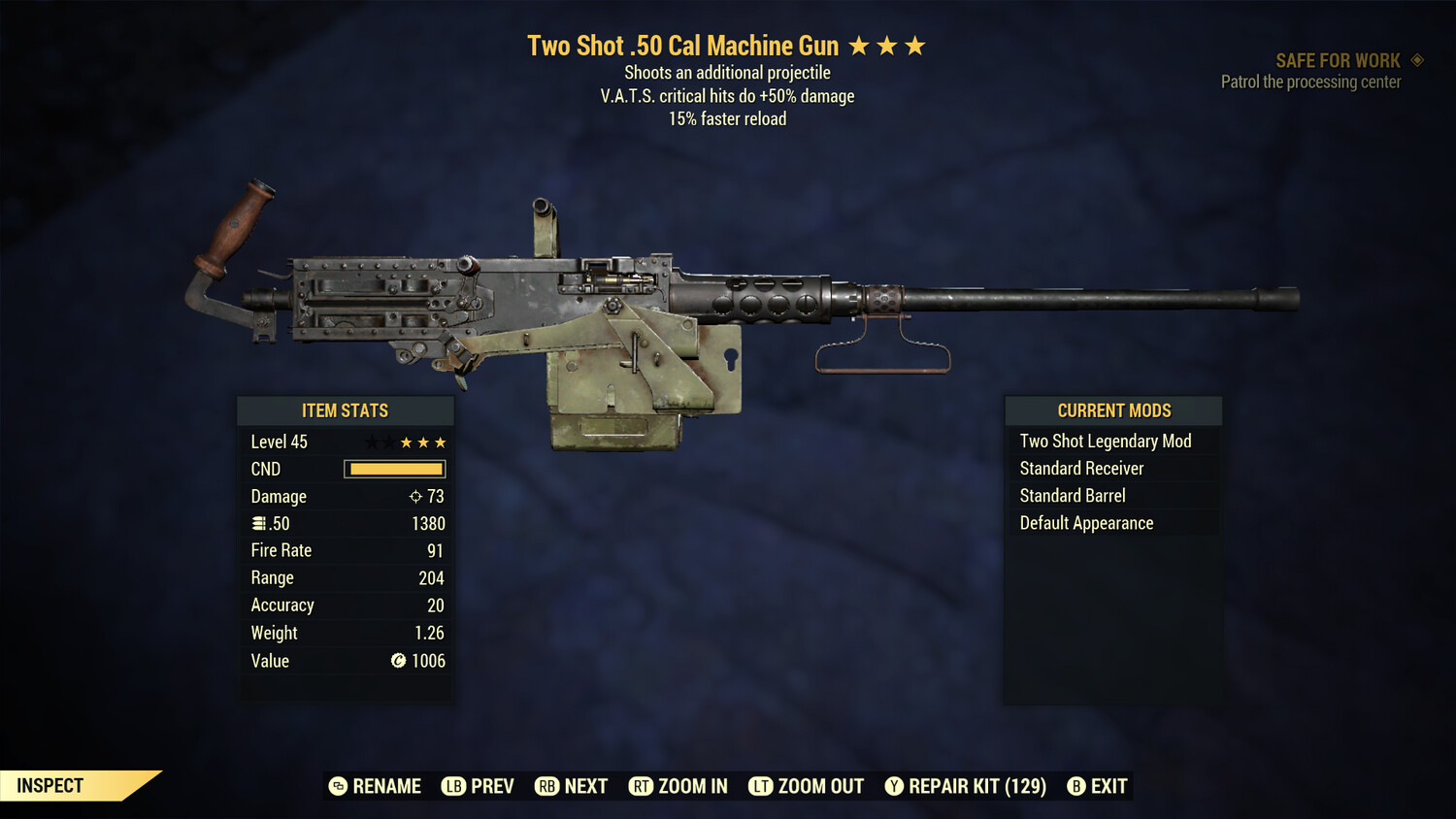The image size is (1456, 819).
Task: Expand the ITEM STATS panel header
Action: (x=345, y=409)
